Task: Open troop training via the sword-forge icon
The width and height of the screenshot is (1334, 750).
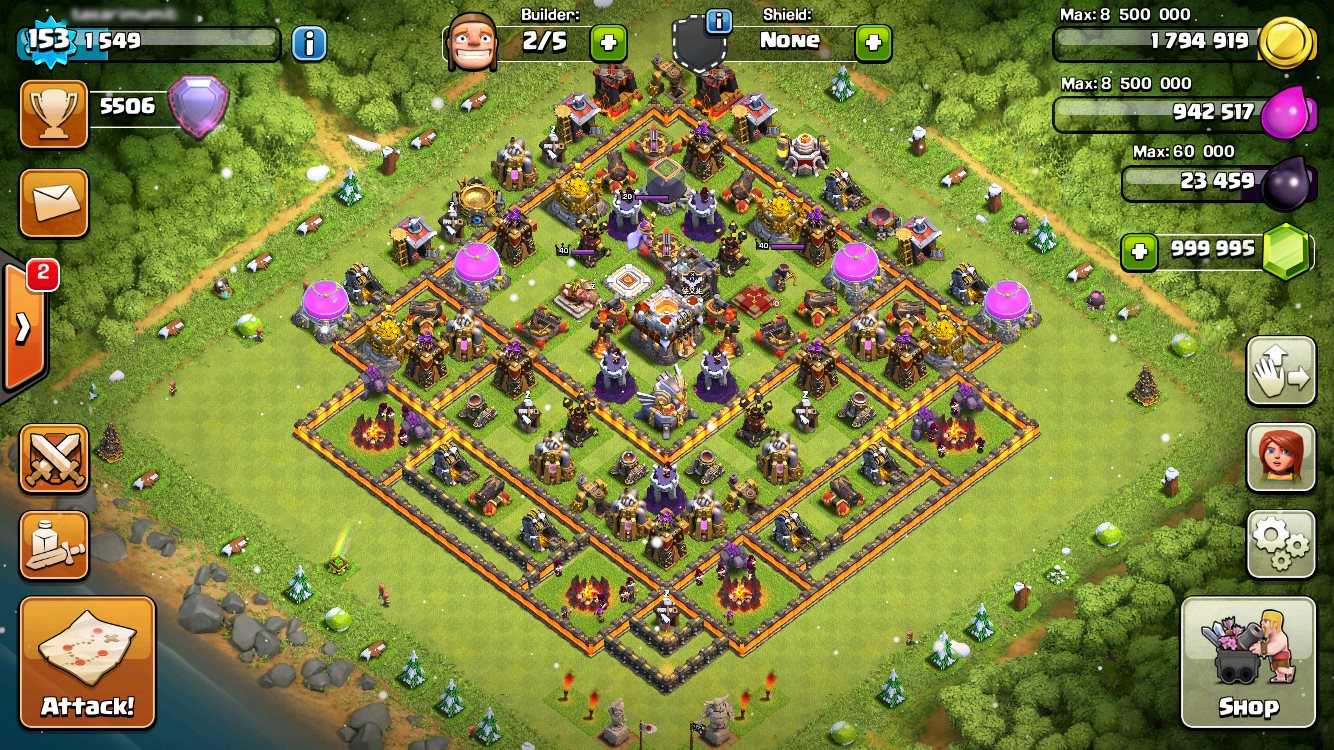Action: 54,546
